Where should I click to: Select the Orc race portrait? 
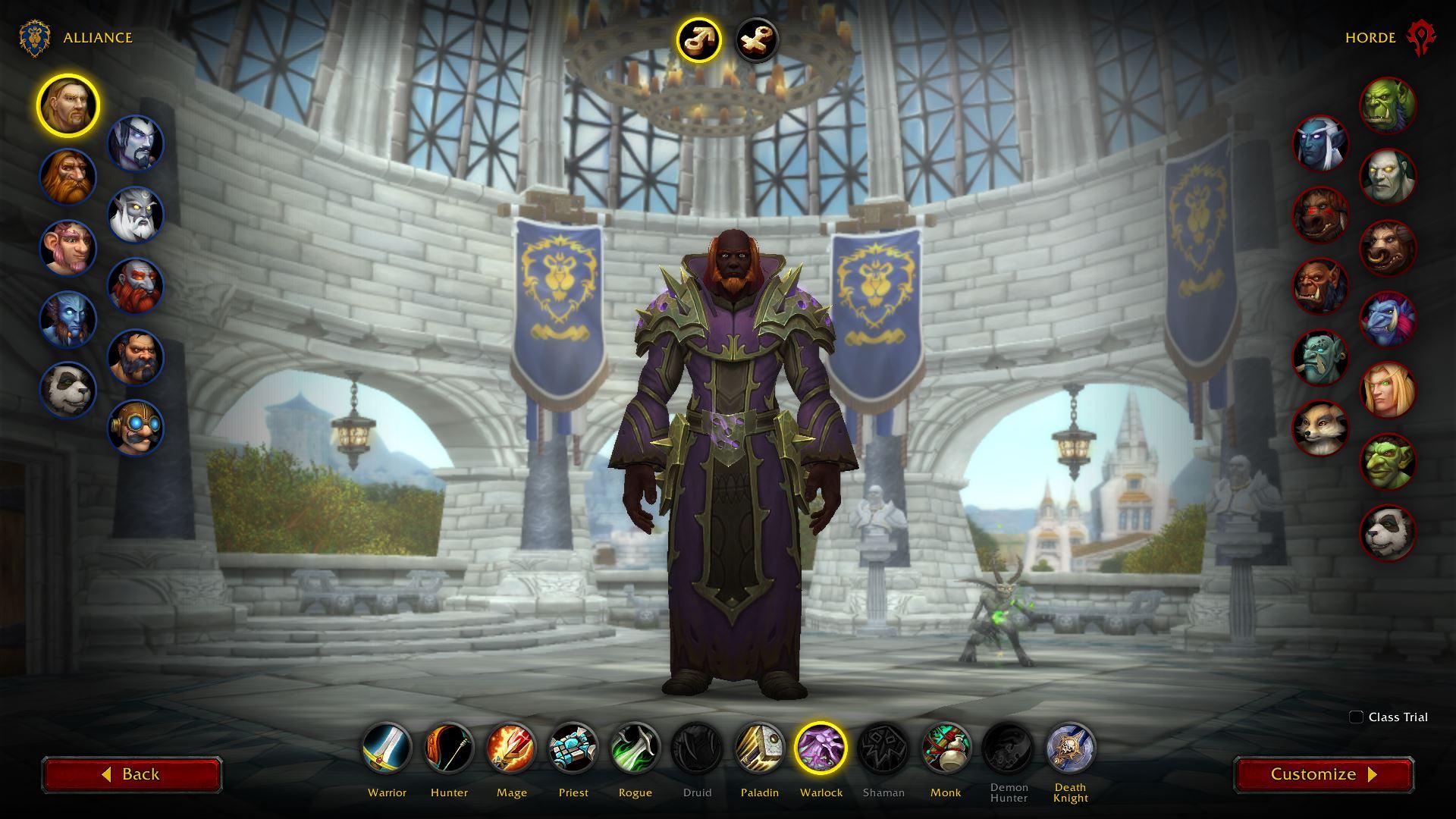(1388, 106)
